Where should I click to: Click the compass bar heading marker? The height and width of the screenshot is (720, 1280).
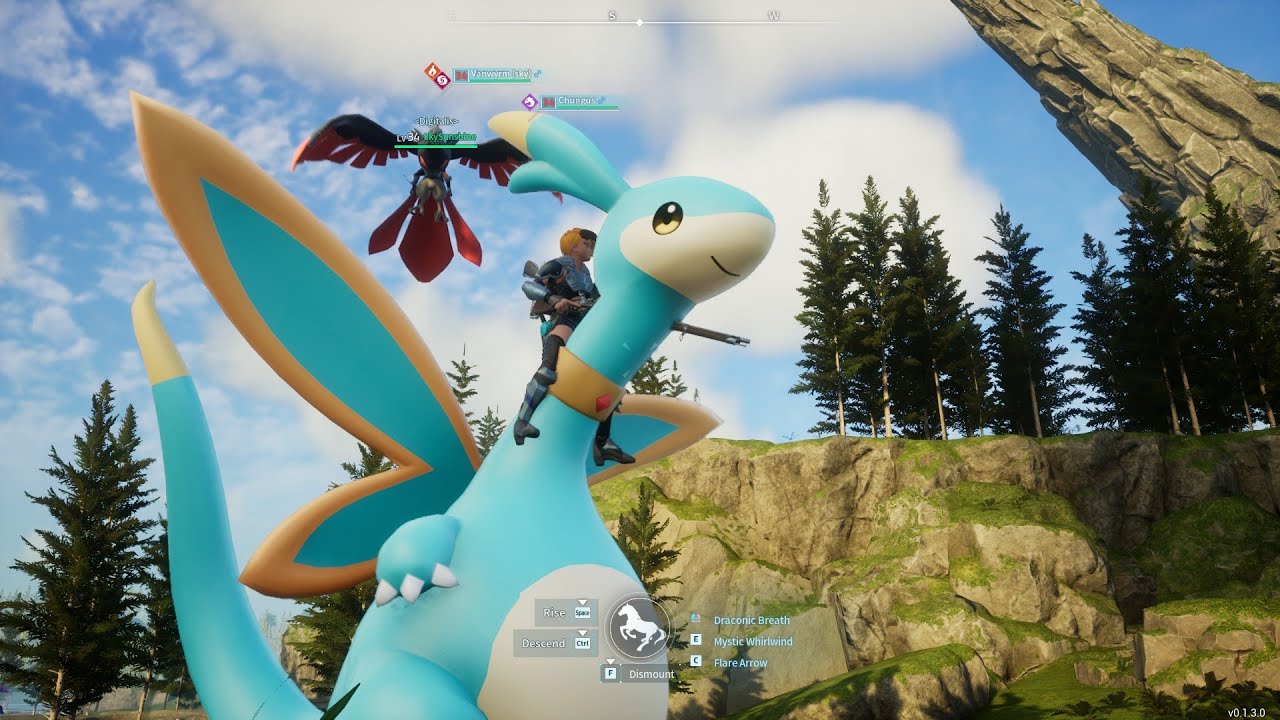pyautogui.click(x=639, y=21)
